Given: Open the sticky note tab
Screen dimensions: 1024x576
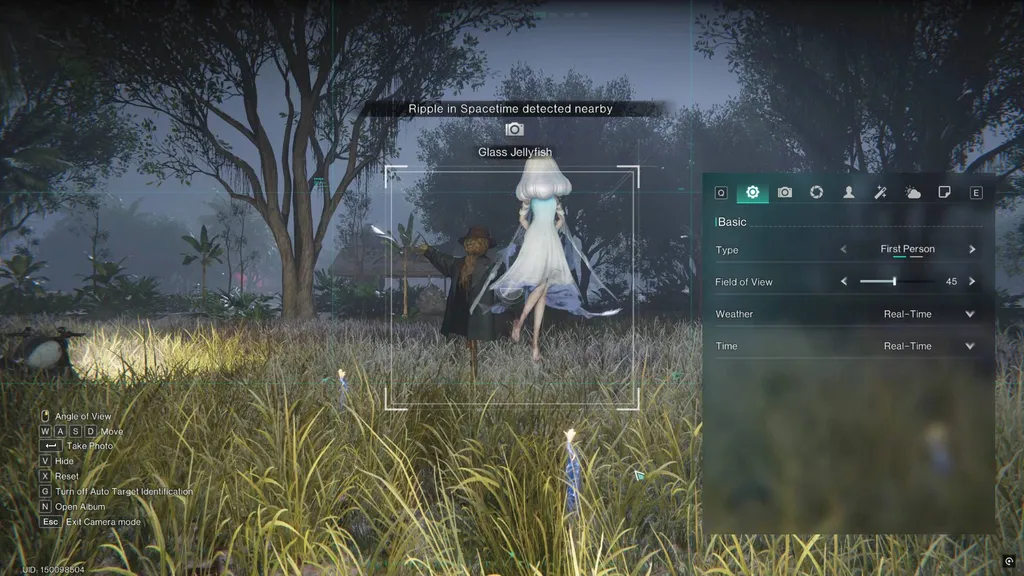Looking at the screenshot, I should (x=944, y=192).
